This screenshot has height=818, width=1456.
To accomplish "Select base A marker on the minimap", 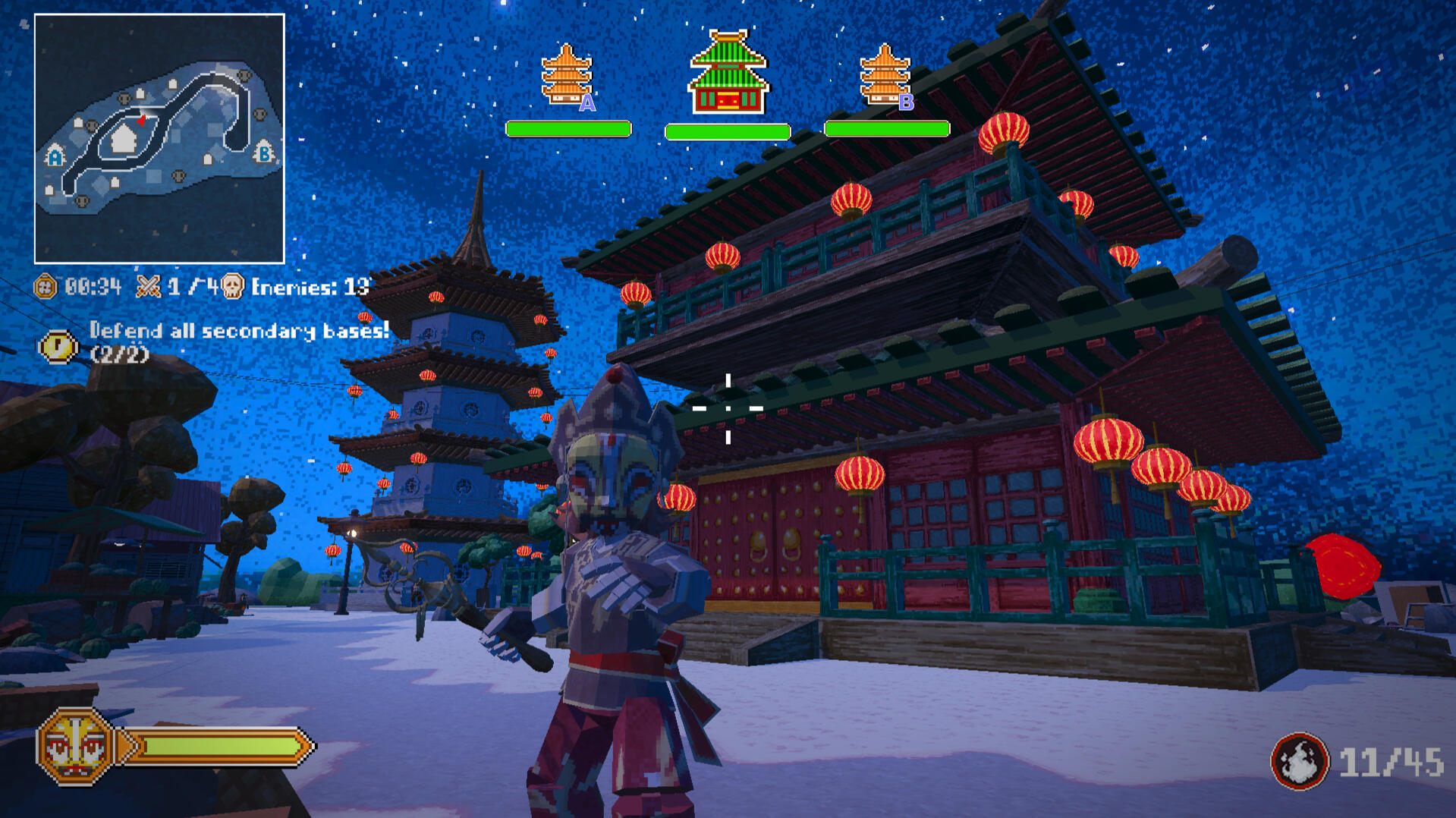I will click(x=55, y=156).
